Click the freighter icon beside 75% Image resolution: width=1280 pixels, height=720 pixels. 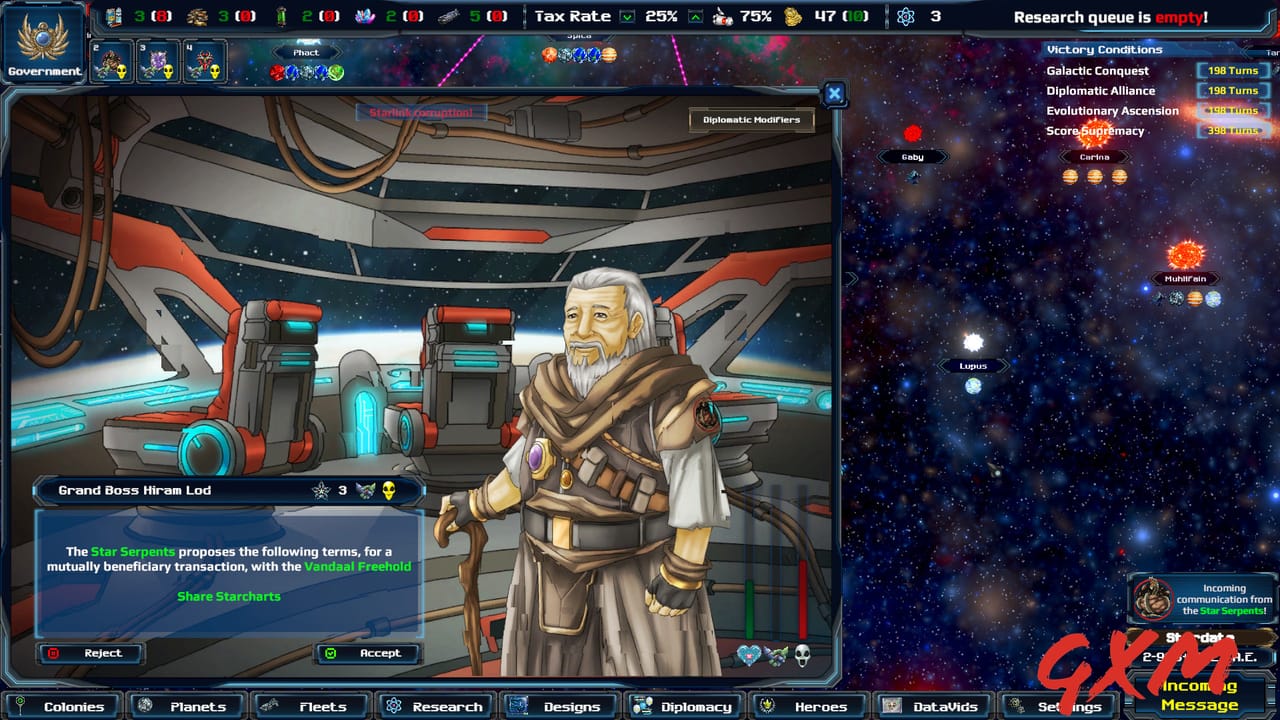click(x=724, y=17)
